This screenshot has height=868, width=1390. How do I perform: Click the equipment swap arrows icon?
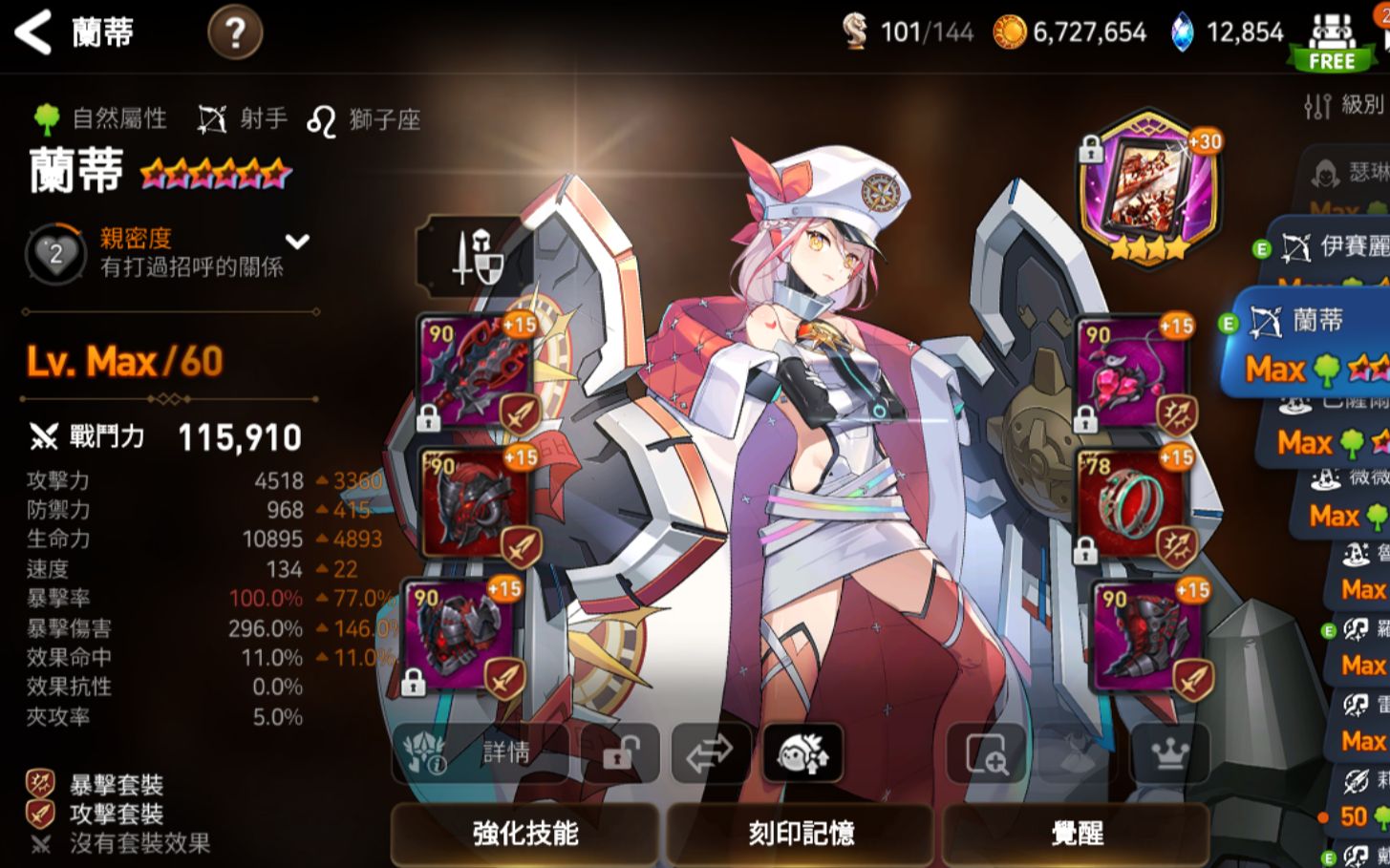click(x=711, y=753)
